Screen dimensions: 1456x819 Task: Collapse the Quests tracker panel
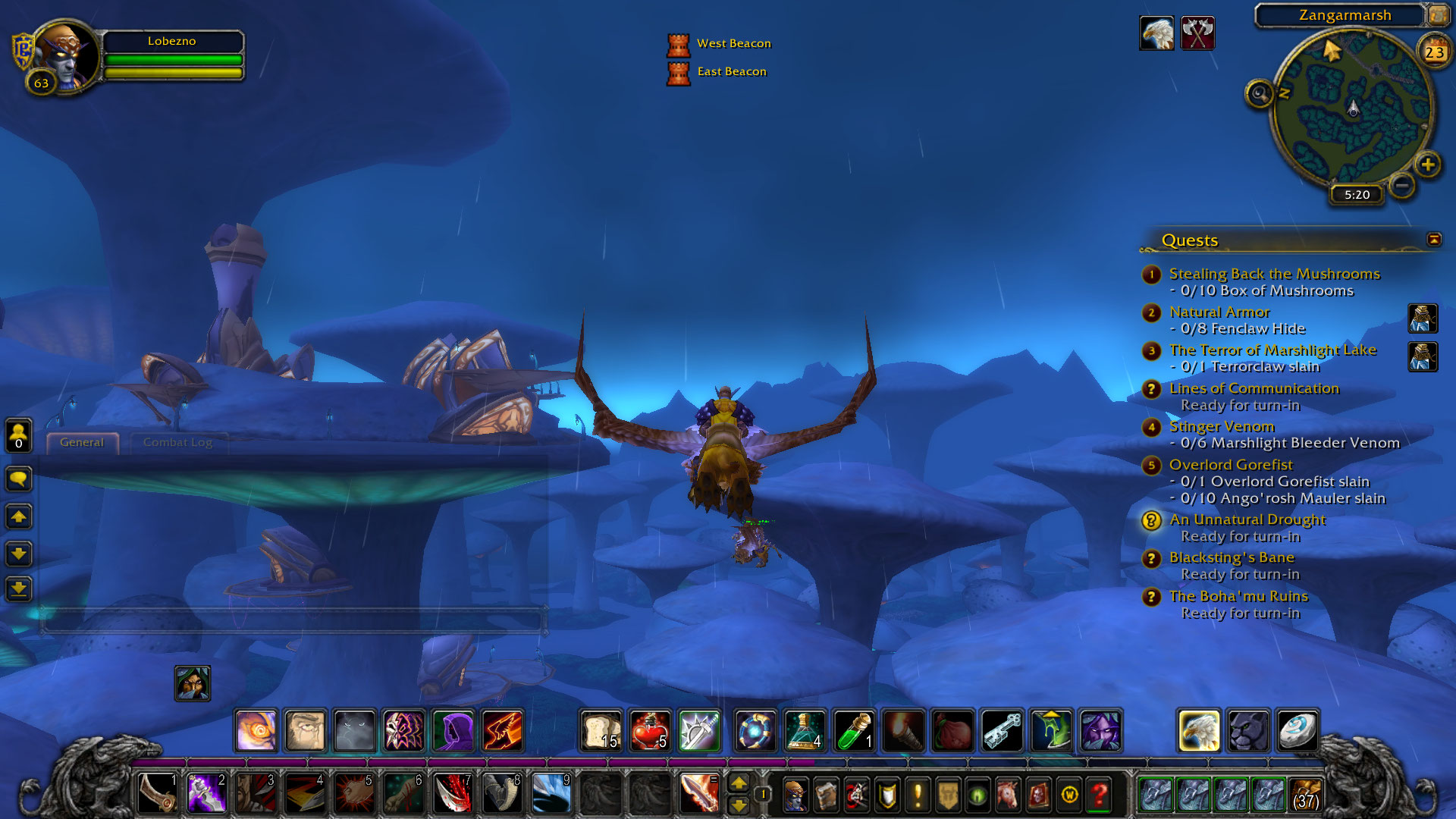click(x=1433, y=240)
